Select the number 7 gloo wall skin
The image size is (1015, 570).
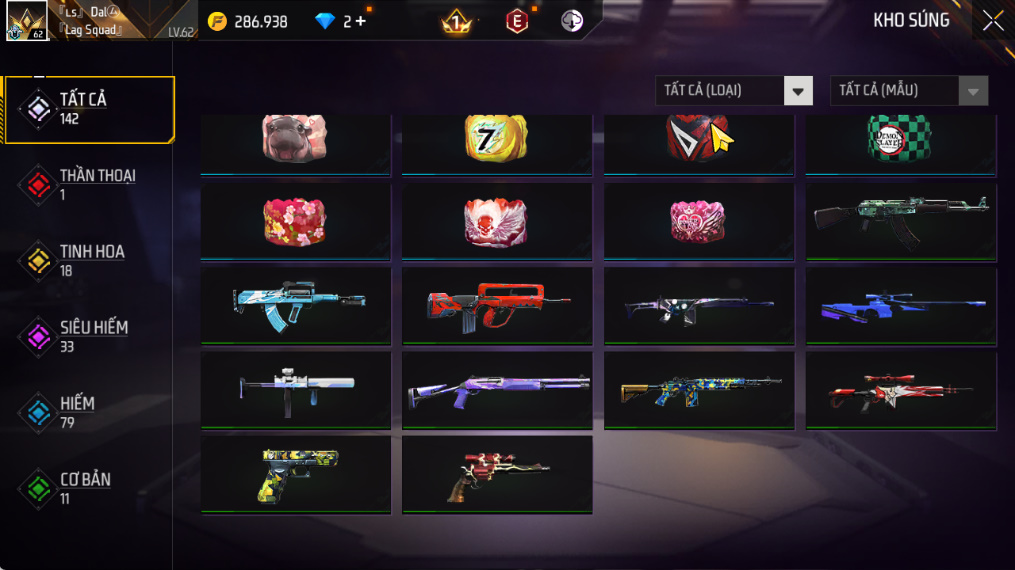[x=496, y=141]
